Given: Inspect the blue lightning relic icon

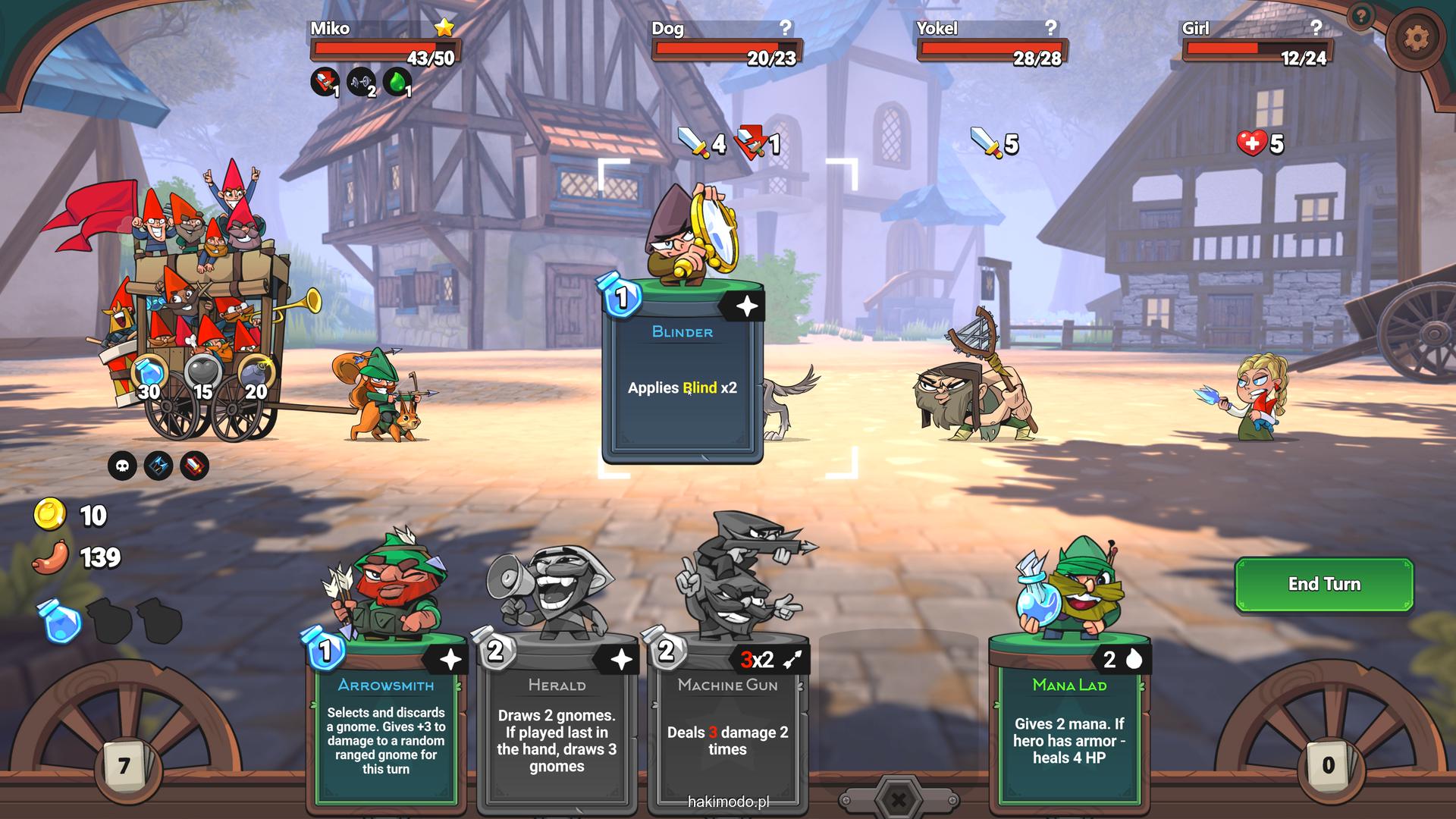Looking at the screenshot, I should pyautogui.click(x=158, y=466).
